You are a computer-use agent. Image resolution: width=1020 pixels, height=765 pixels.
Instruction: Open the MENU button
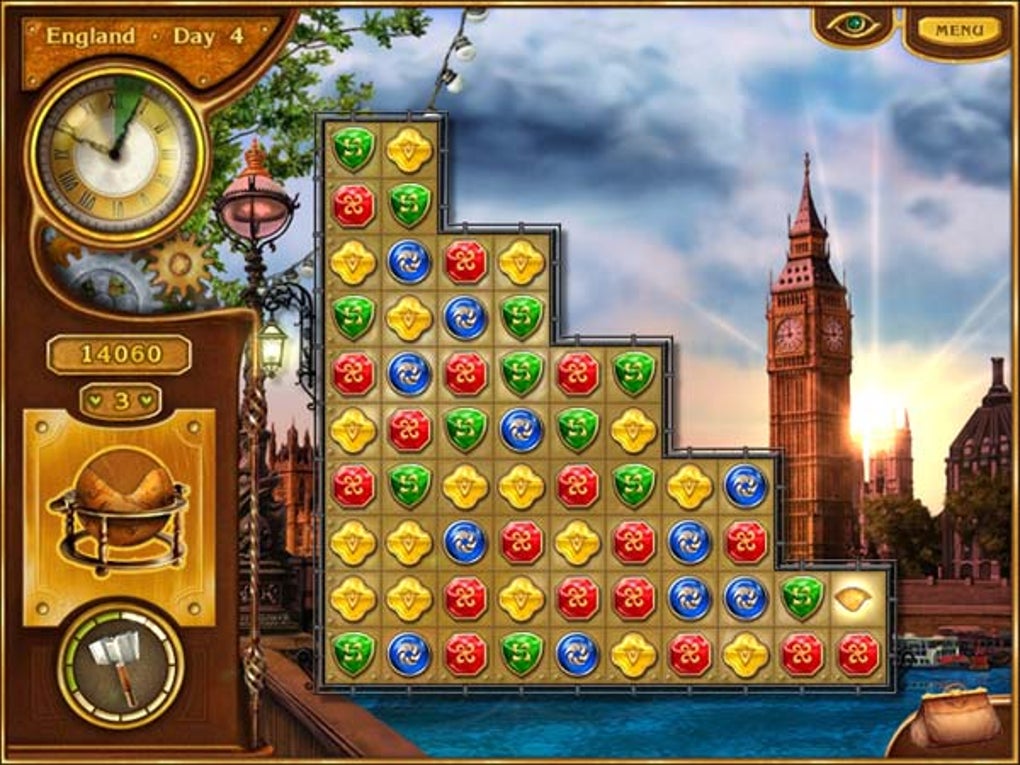tap(958, 30)
